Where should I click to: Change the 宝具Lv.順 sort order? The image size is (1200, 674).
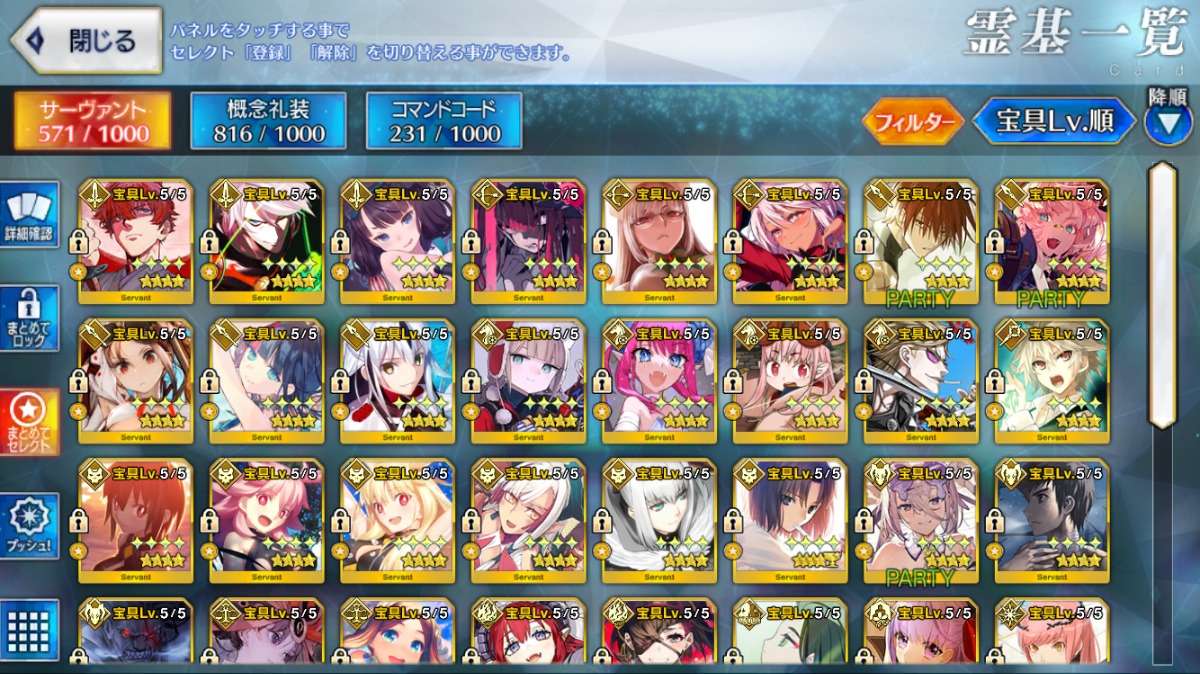1055,122
